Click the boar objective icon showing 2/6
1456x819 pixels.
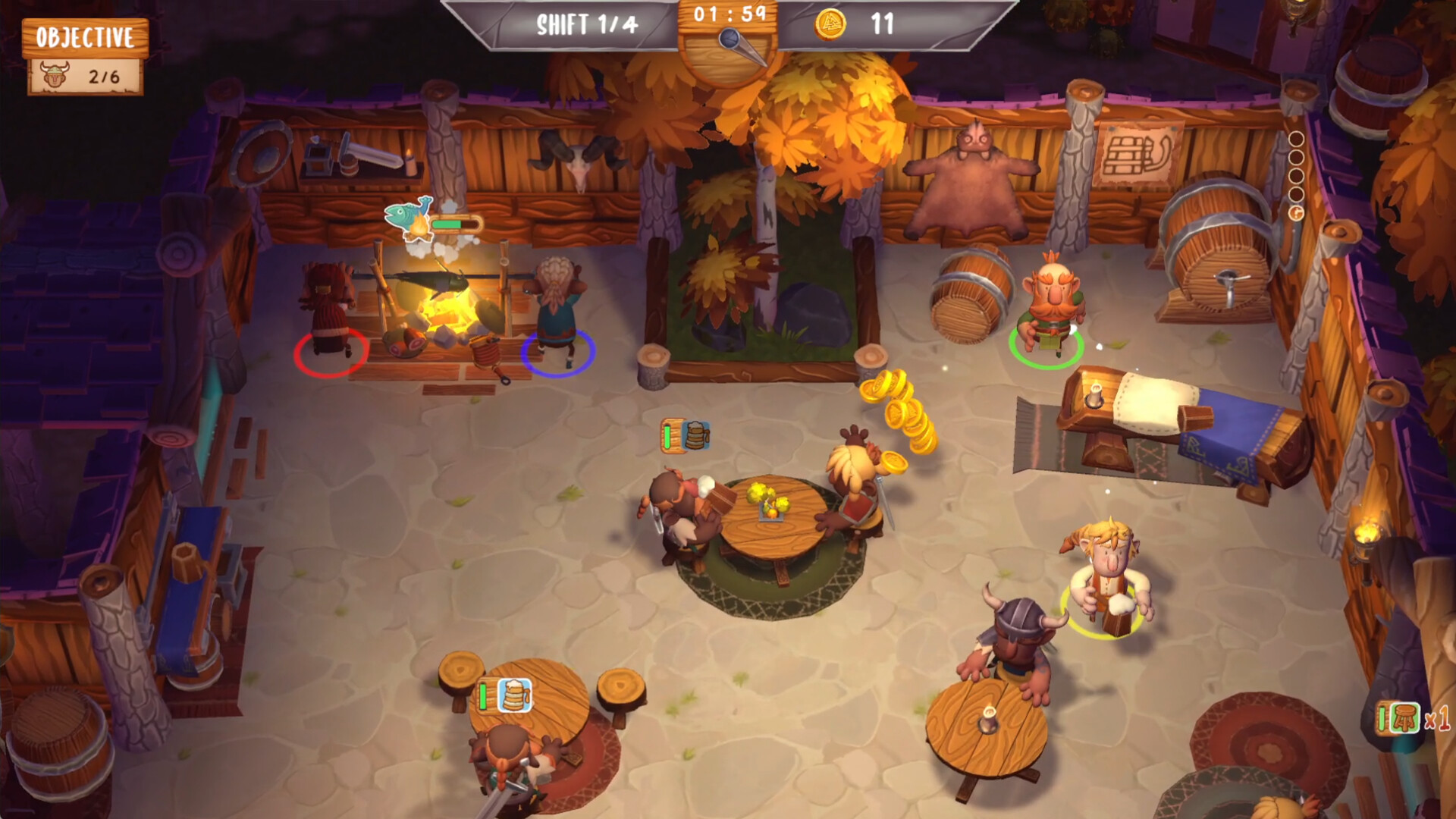click(53, 74)
